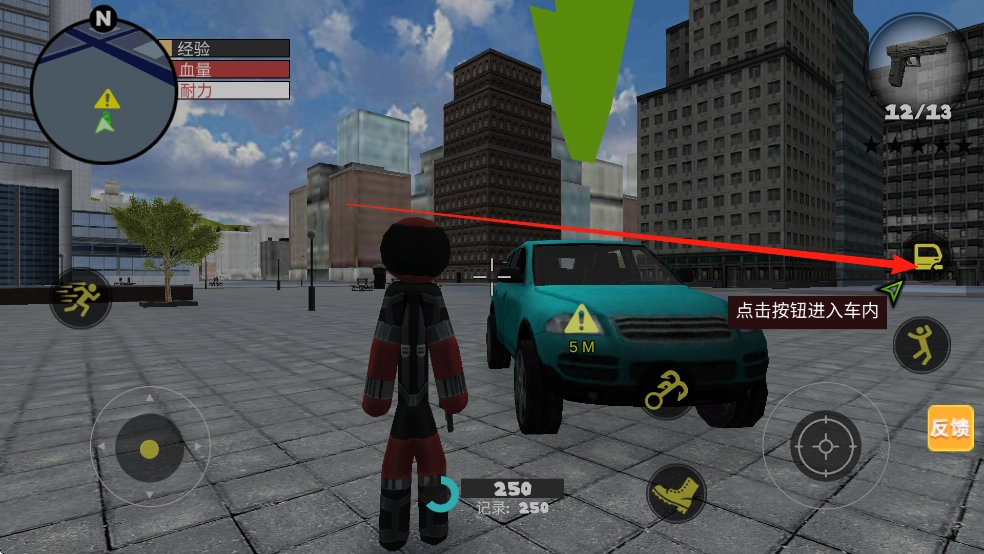Tap the green navigation arrow icon

(893, 291)
